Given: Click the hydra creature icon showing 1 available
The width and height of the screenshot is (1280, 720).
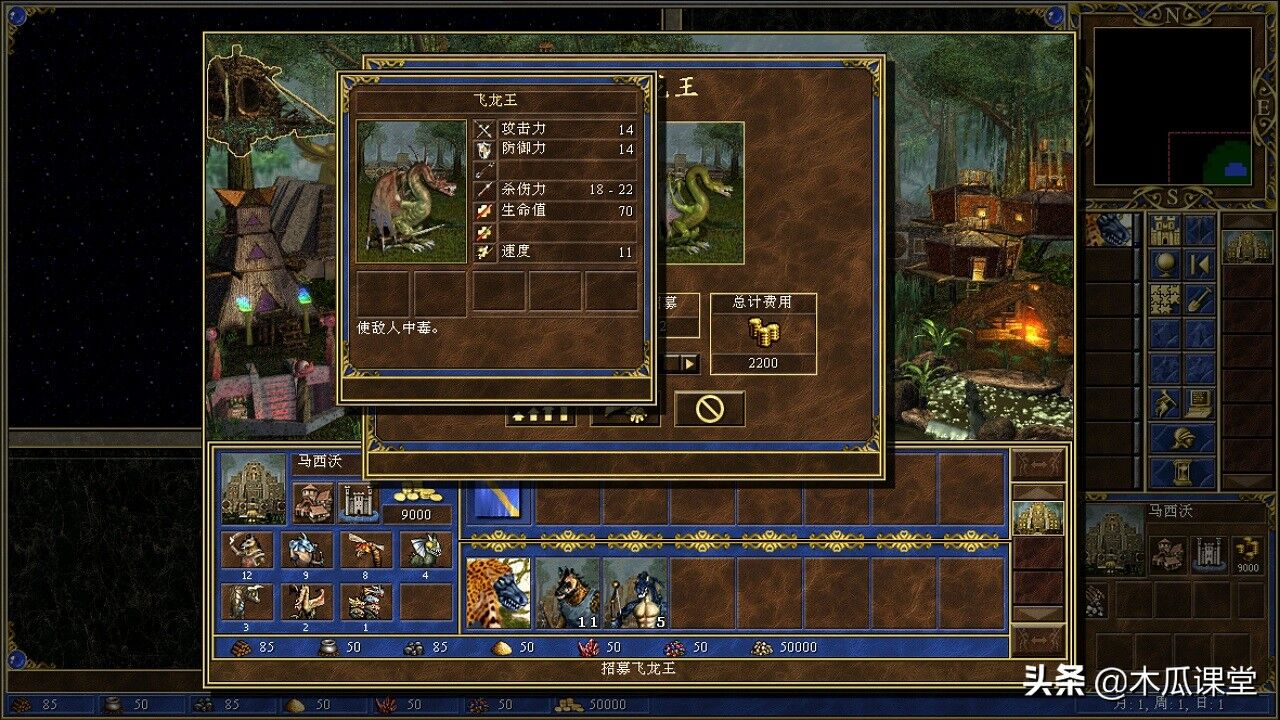Looking at the screenshot, I should tap(366, 602).
